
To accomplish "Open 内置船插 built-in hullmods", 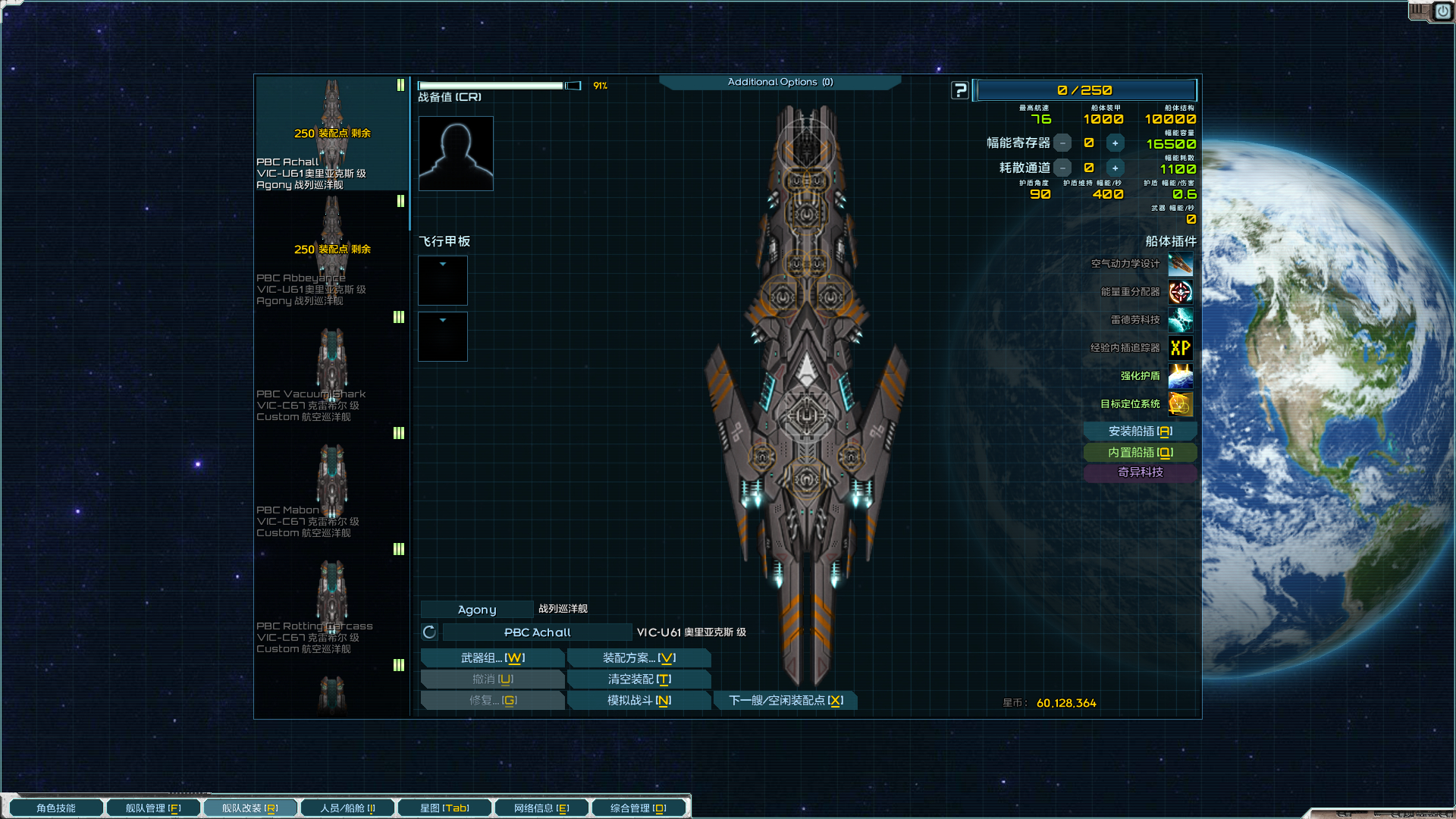I will [x=1140, y=453].
